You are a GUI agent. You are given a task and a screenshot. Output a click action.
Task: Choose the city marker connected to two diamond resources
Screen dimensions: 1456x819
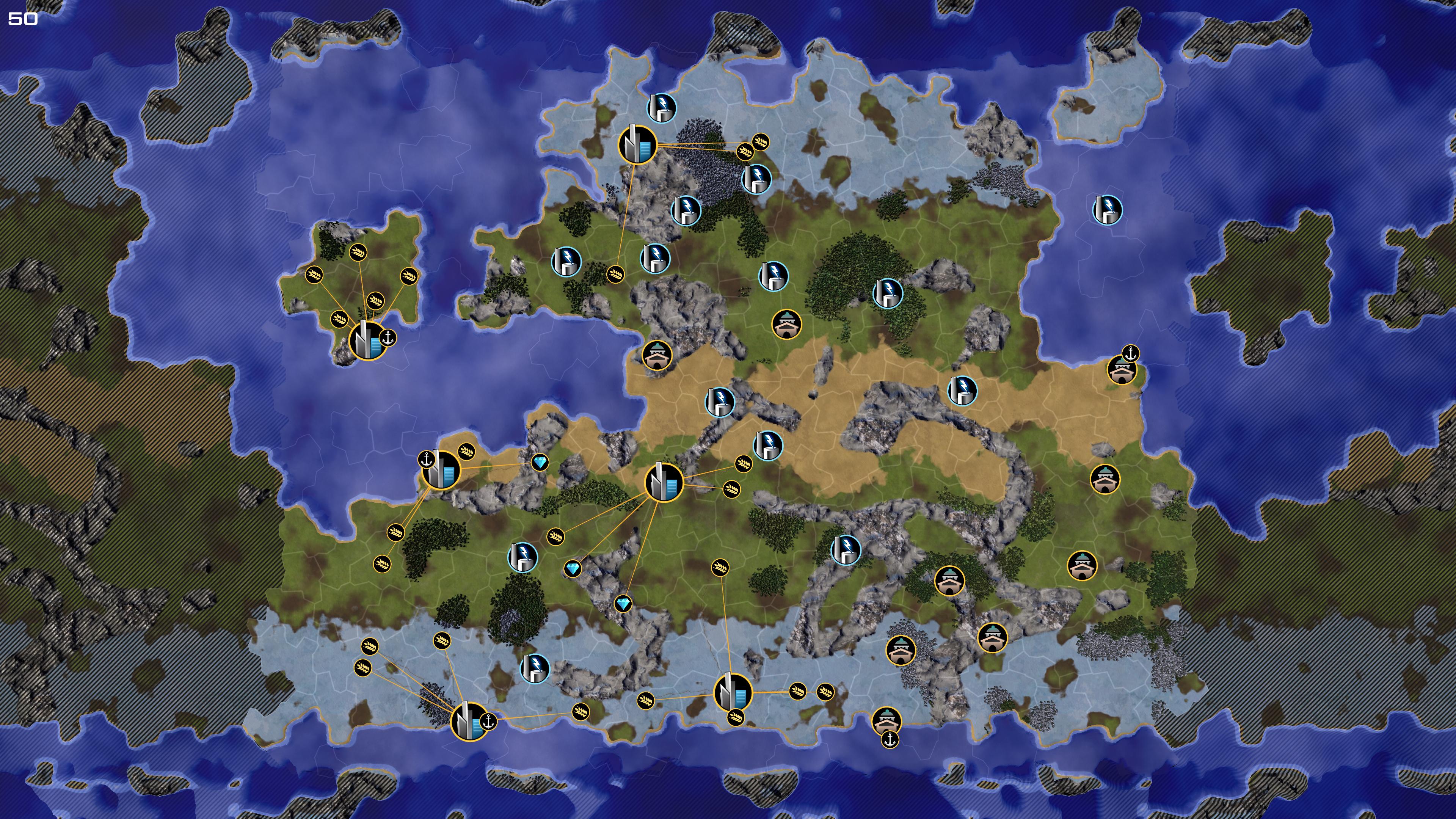coord(664,482)
